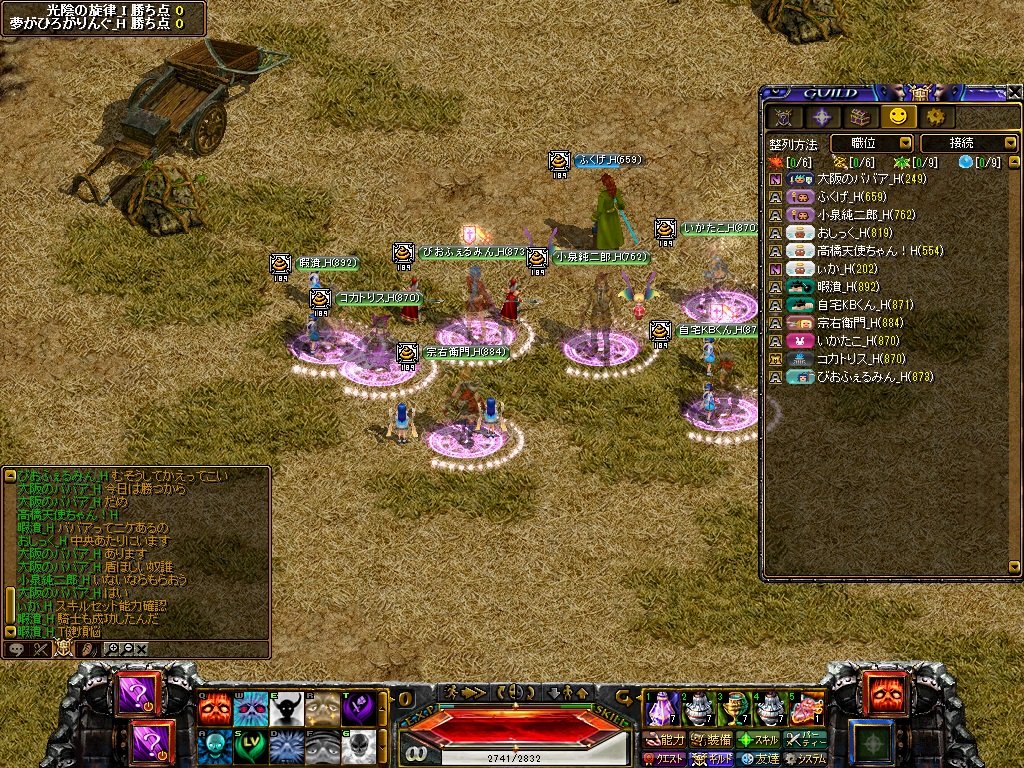The width and height of the screenshot is (1024, 768).
Task: Close the chat window with X button
Action: (x=142, y=649)
